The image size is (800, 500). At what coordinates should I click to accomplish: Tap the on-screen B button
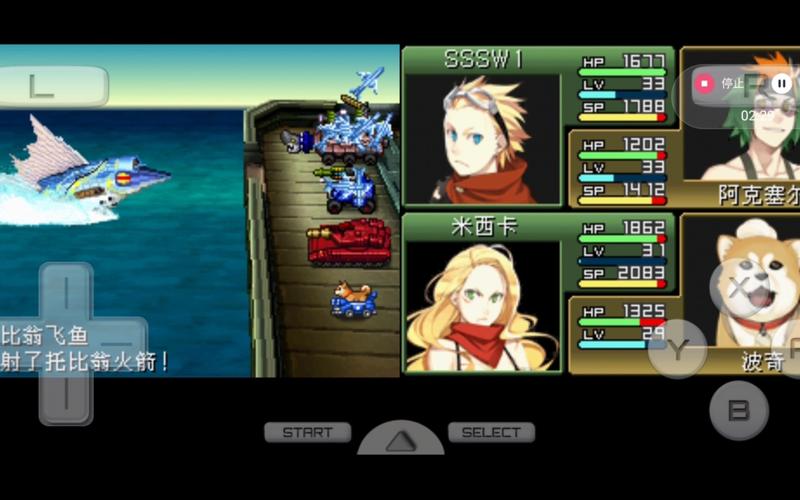(738, 410)
